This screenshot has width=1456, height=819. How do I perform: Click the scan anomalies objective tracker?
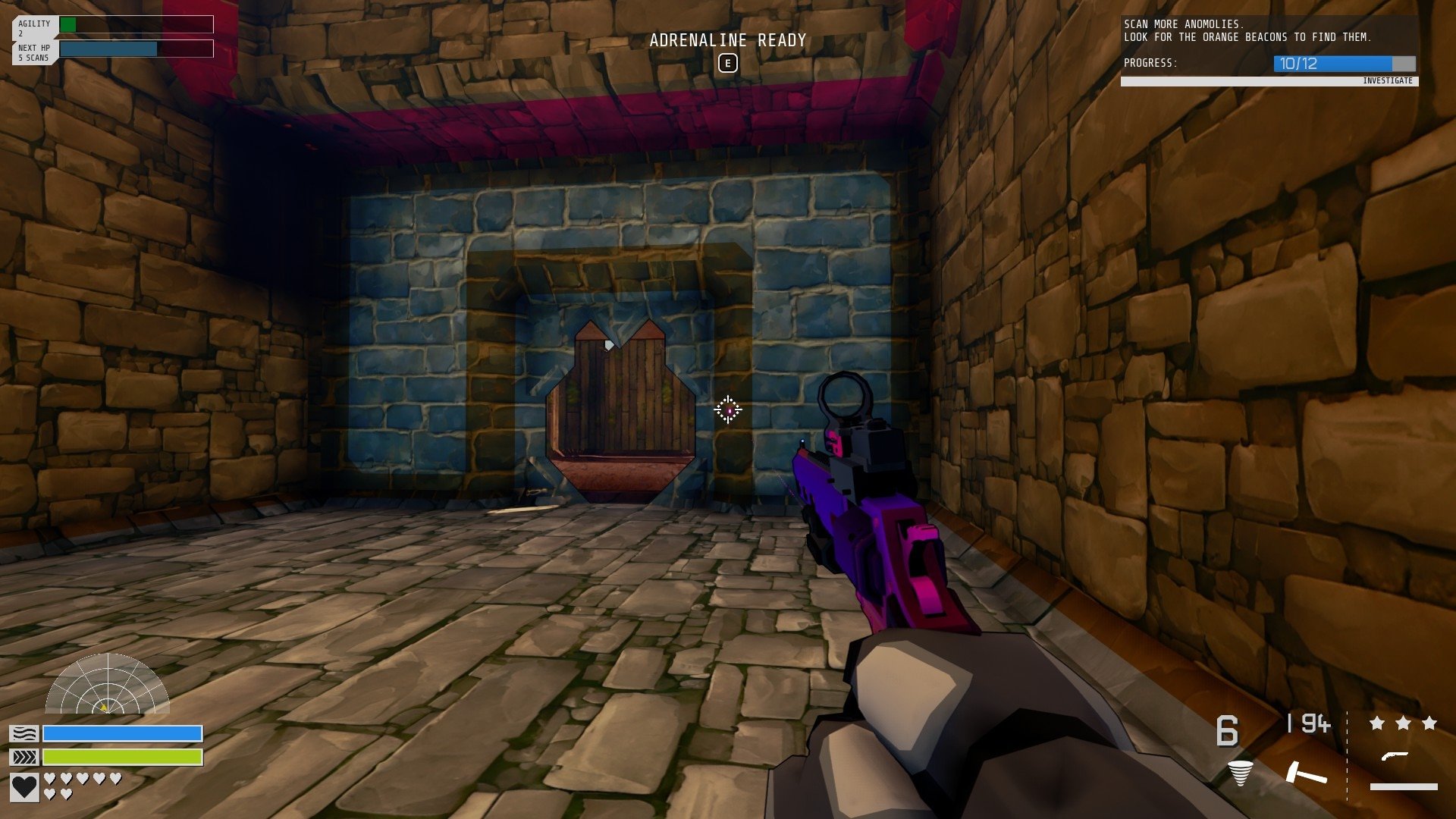tap(1269, 52)
